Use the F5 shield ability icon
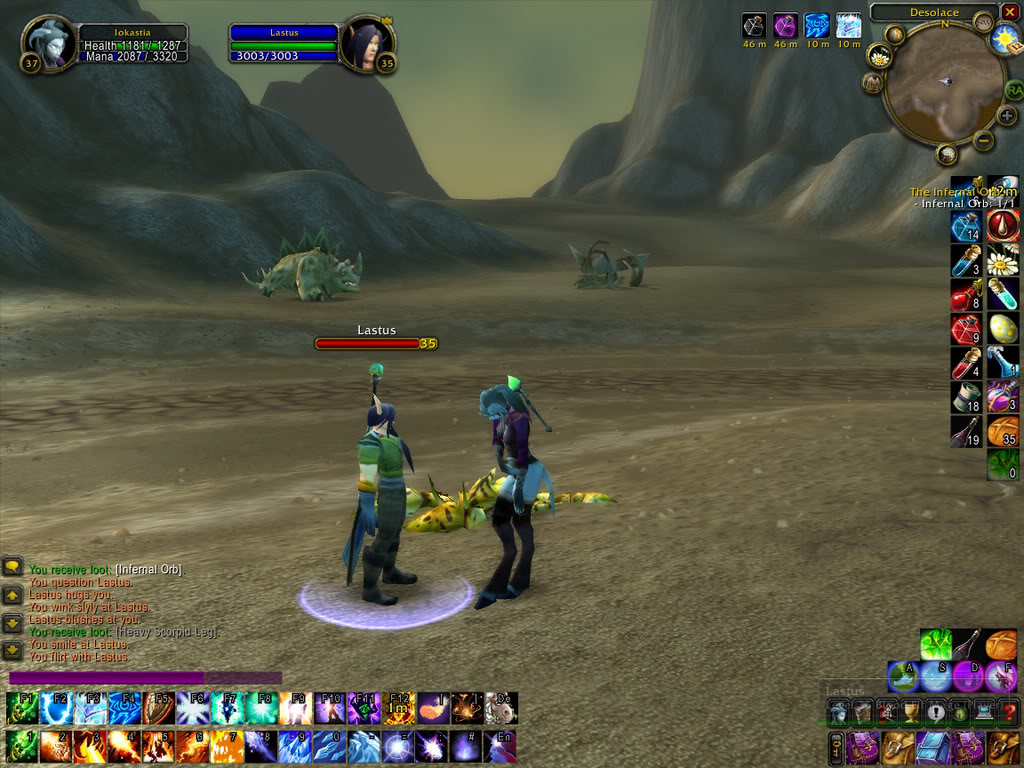 pos(158,708)
